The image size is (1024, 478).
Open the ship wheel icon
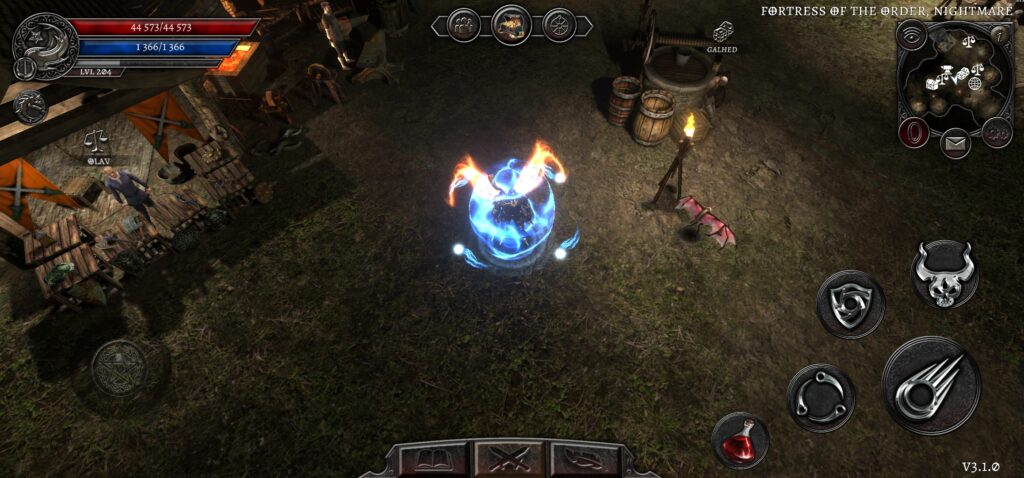click(559, 23)
